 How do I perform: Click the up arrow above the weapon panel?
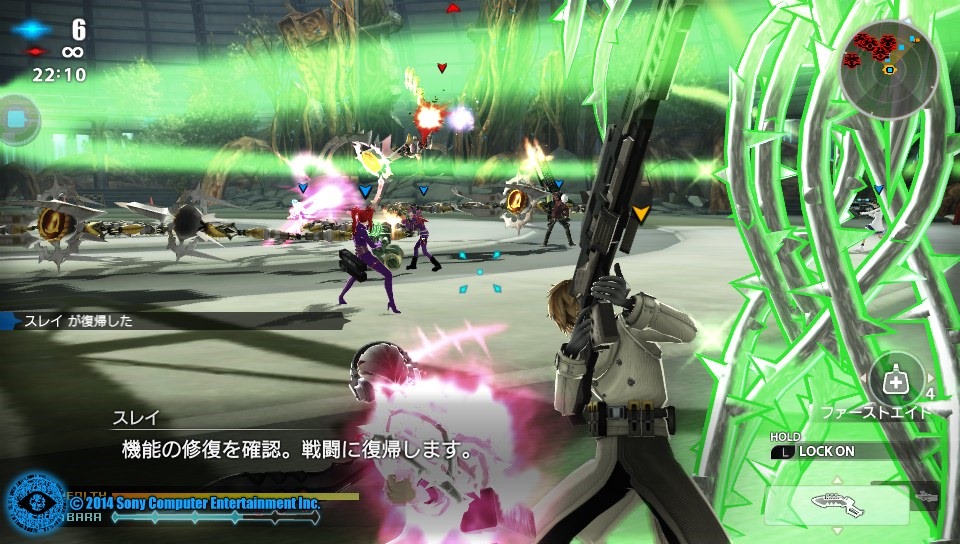pos(836,479)
